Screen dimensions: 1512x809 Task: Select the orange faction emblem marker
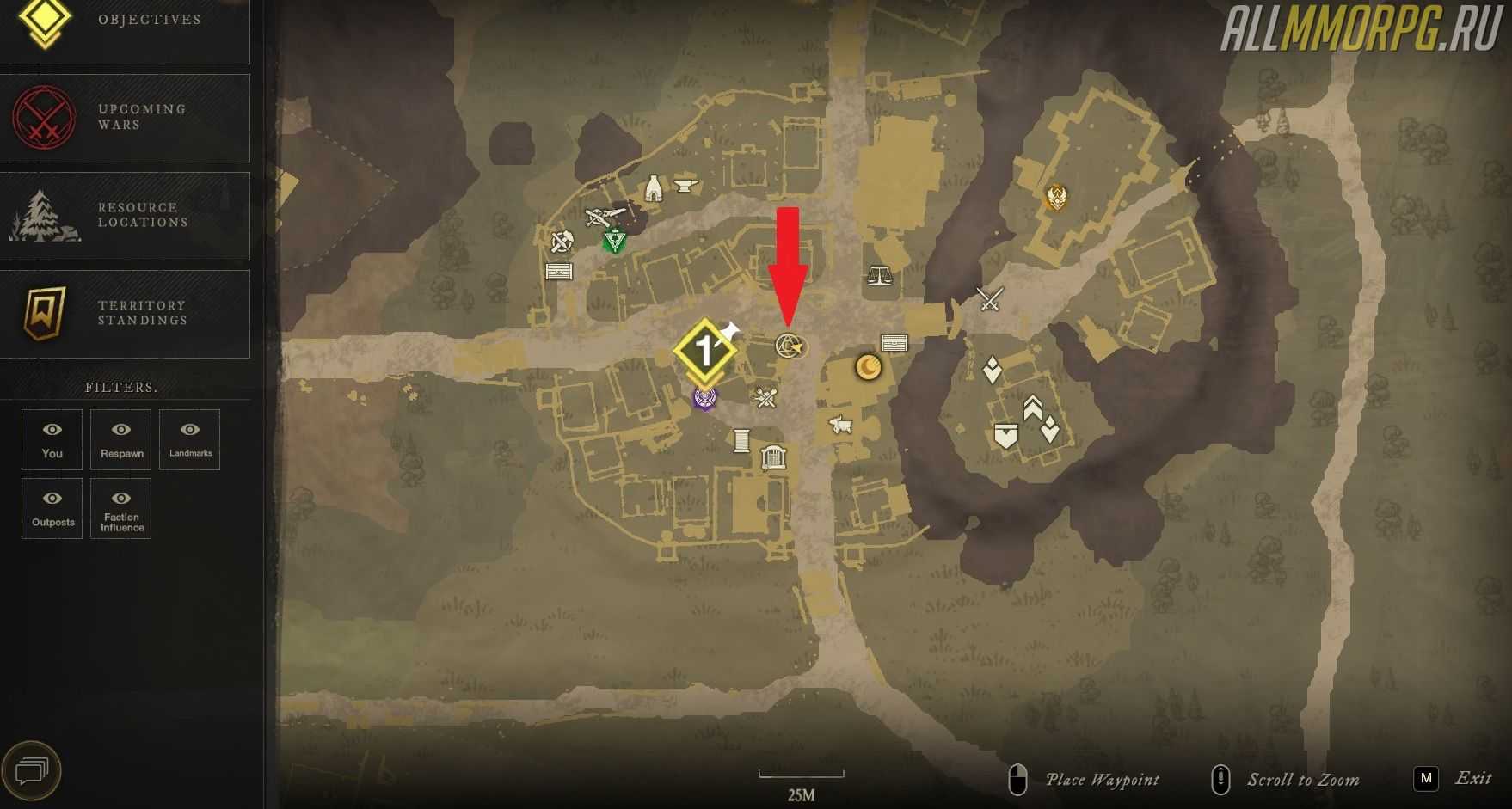[x=1056, y=198]
